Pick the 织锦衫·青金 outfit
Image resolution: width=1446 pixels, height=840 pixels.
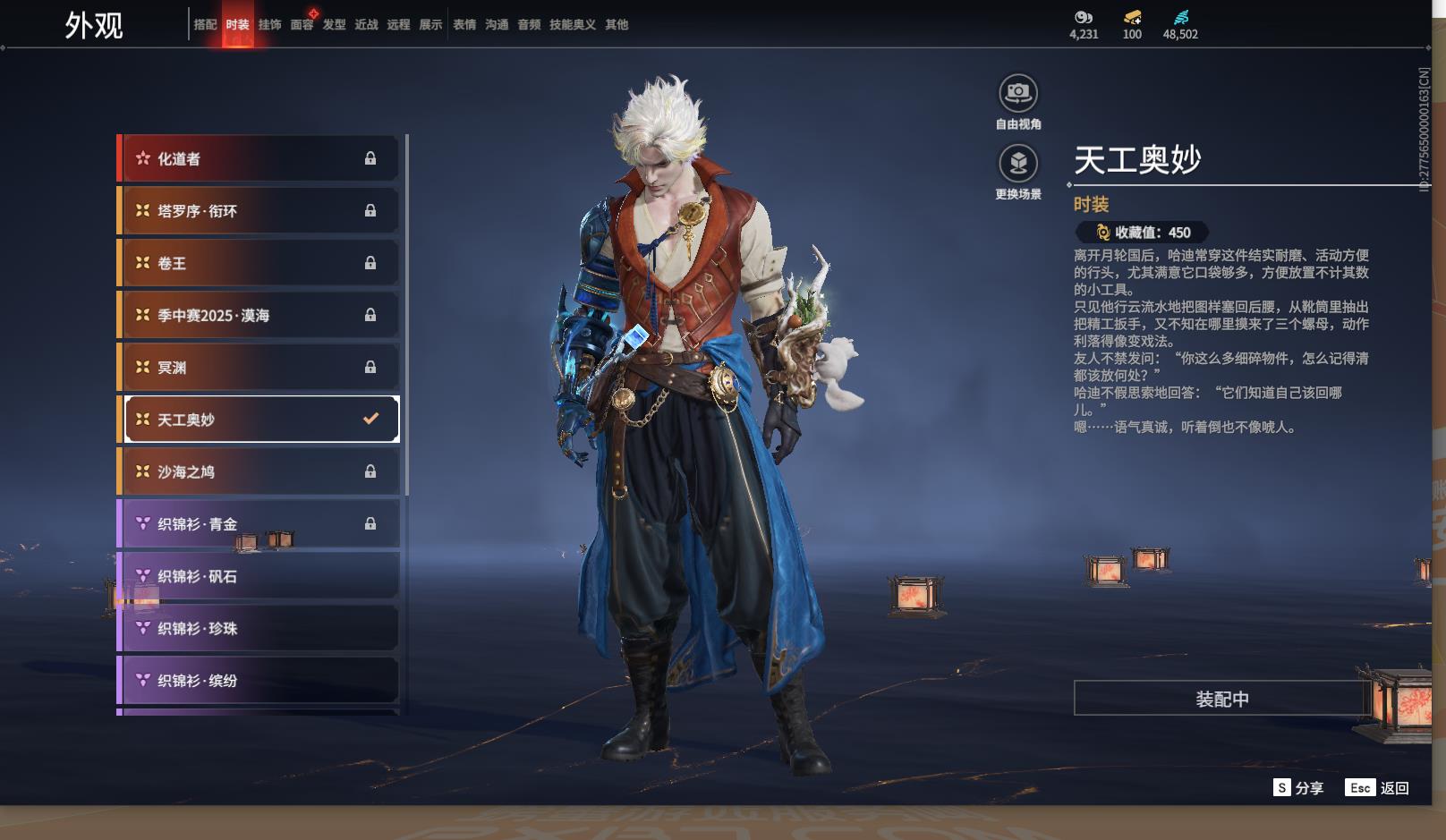coord(259,524)
